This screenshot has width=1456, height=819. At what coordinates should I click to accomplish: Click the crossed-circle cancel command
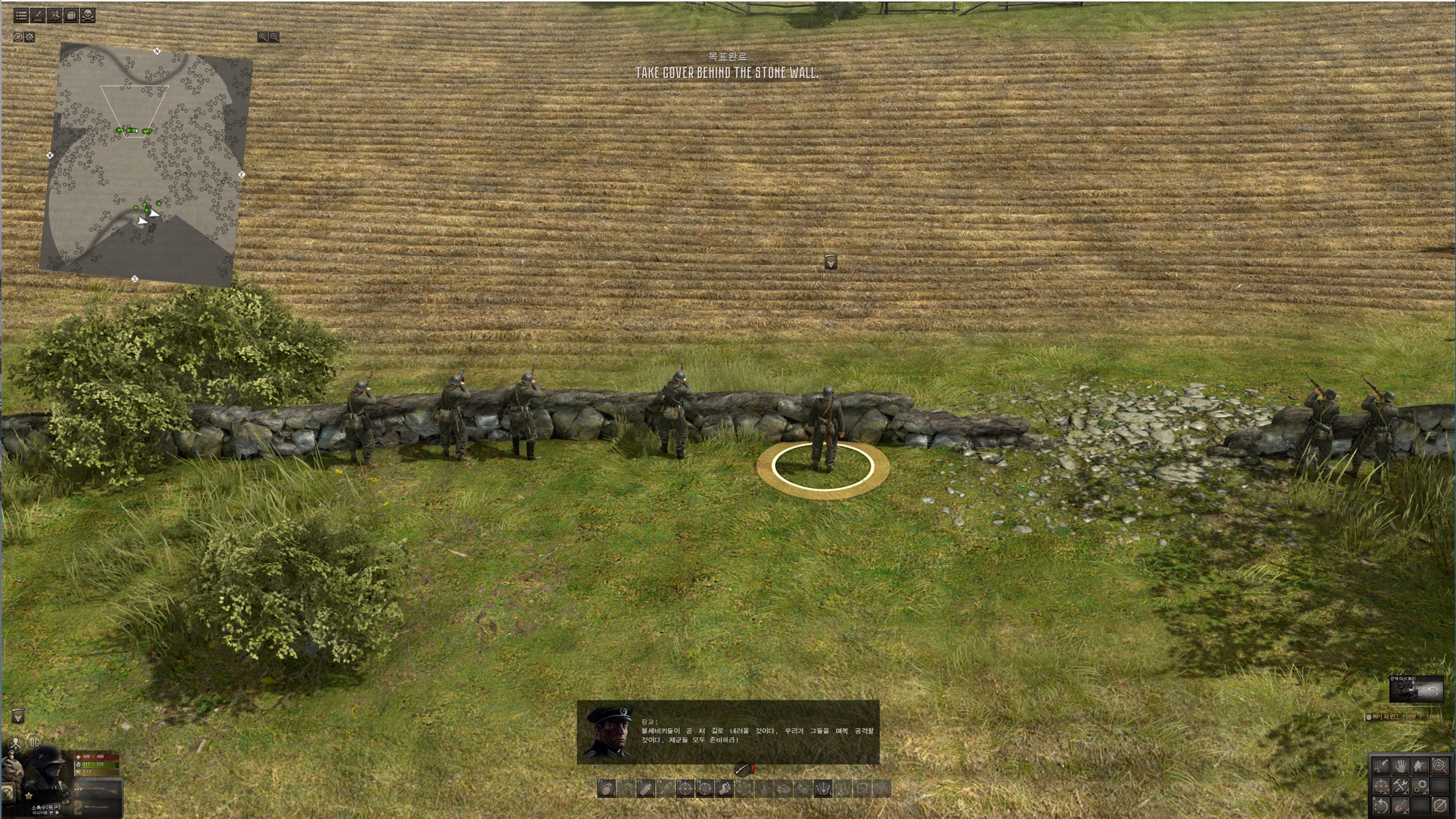coord(1439,805)
